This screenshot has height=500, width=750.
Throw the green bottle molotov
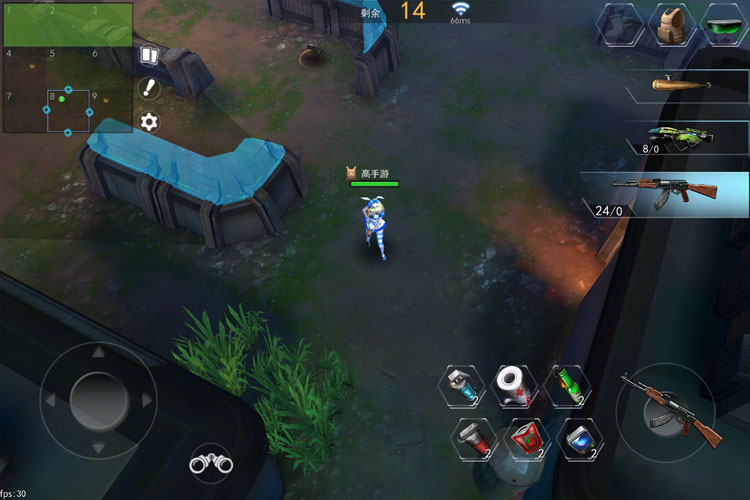569,384
